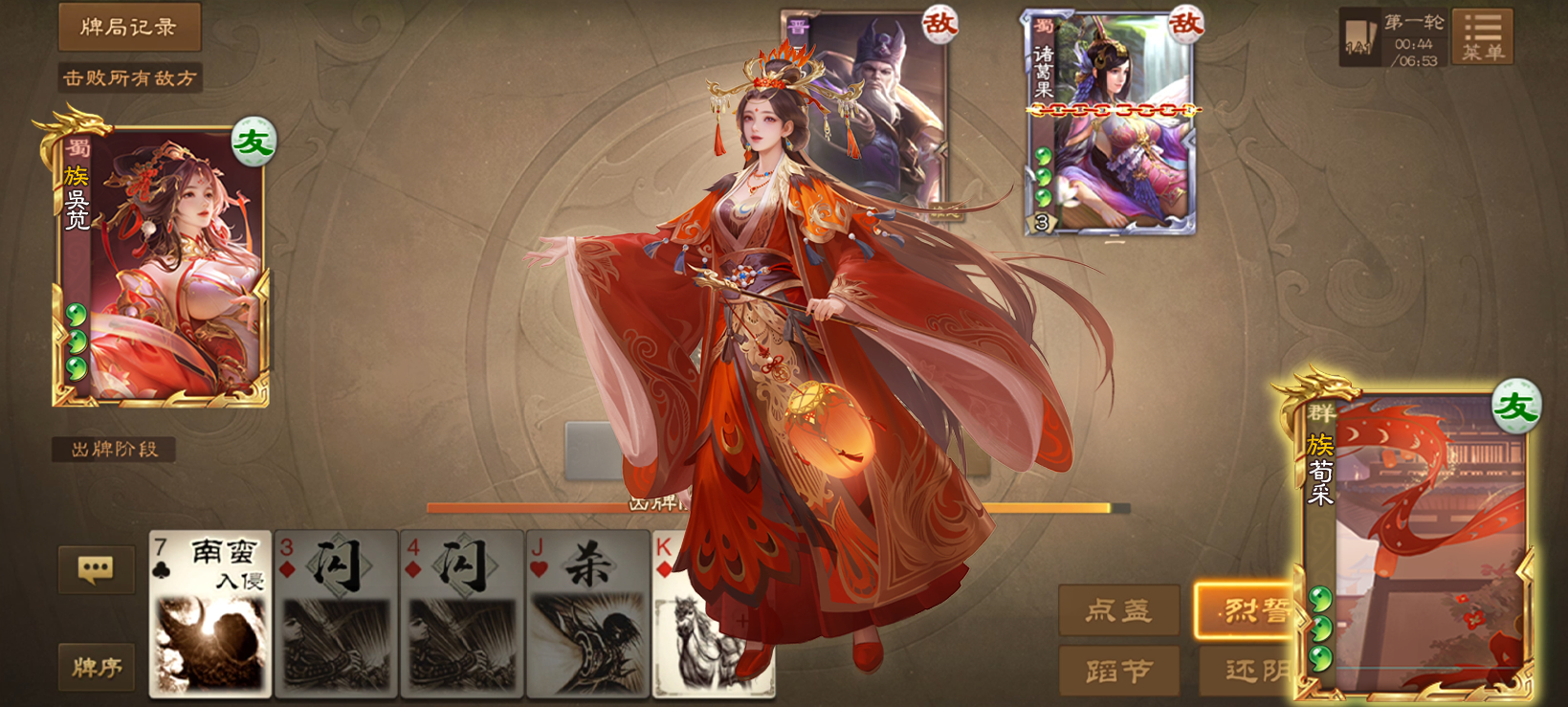Select ally 吴苋 portrait card
Screen dimensions: 1568x707
coord(160,265)
